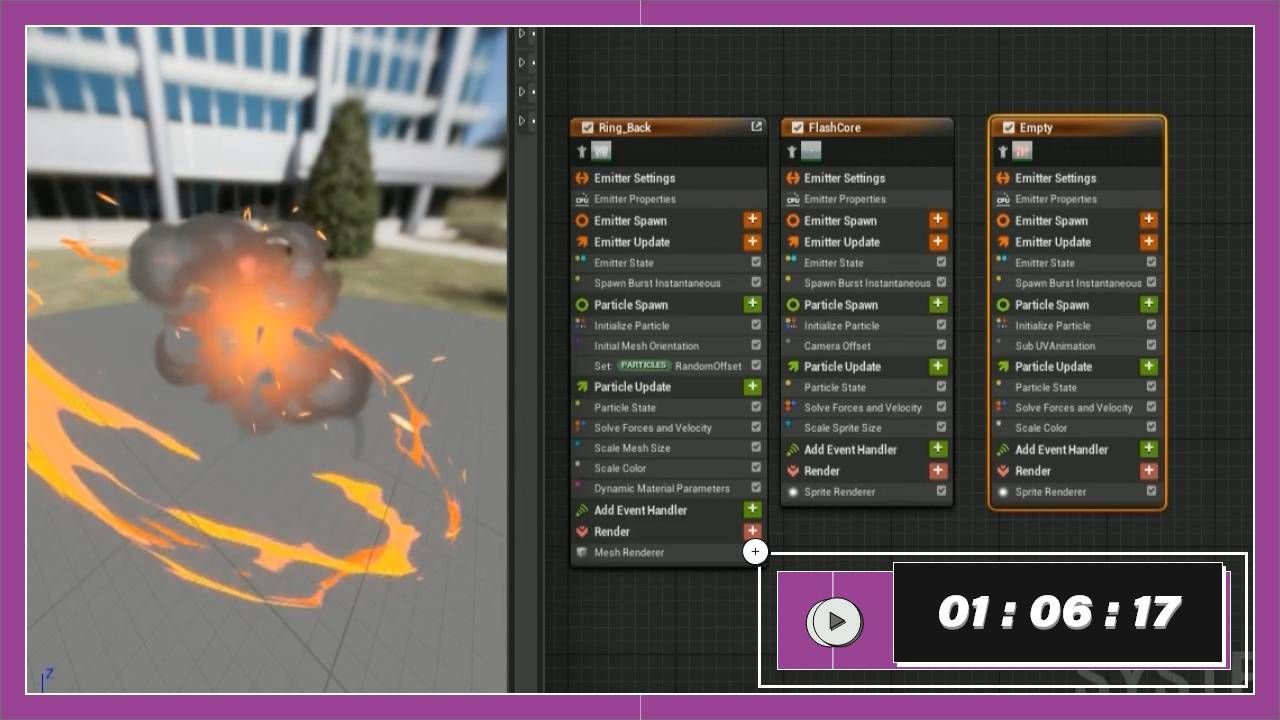Add a renderer to the FlashCore emitter
Viewport: 1280px width, 720px height.
(x=938, y=471)
